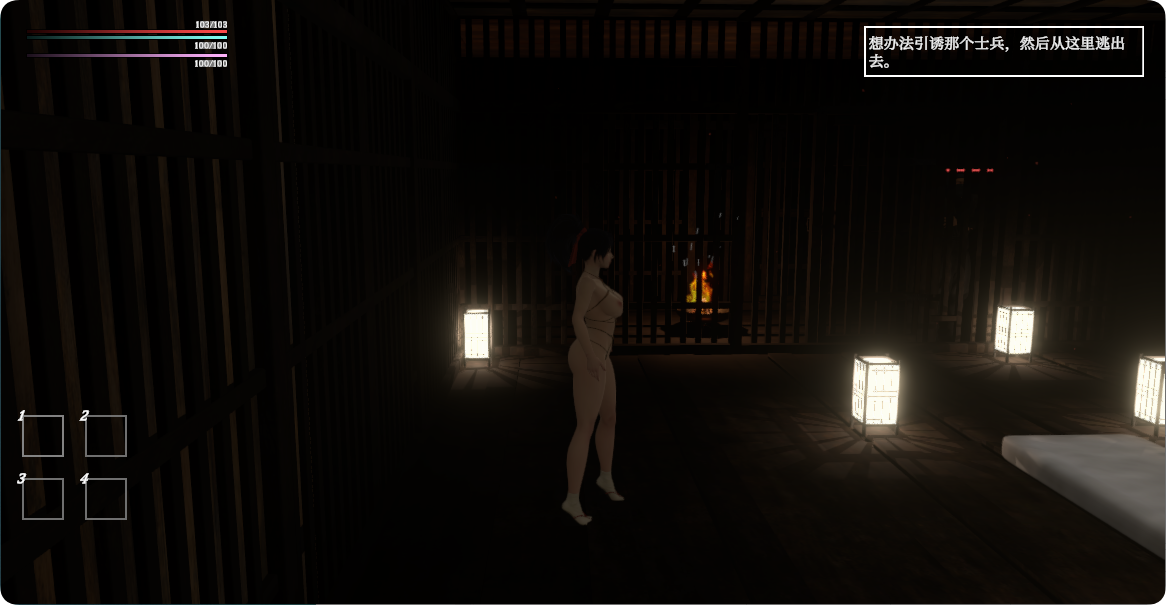
Task: Select quick slot number 1
Action: pos(43,436)
